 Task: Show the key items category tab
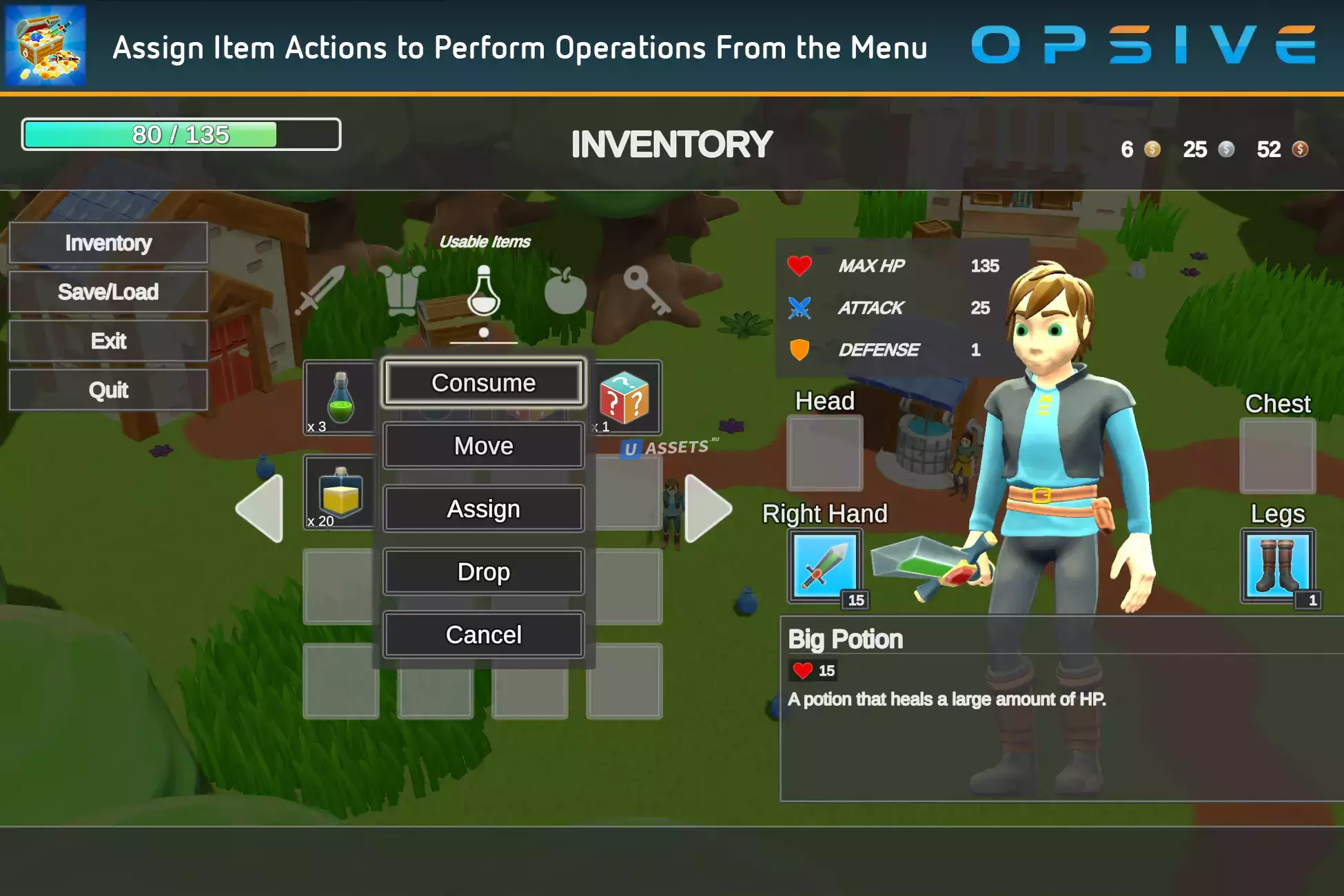coord(646,289)
